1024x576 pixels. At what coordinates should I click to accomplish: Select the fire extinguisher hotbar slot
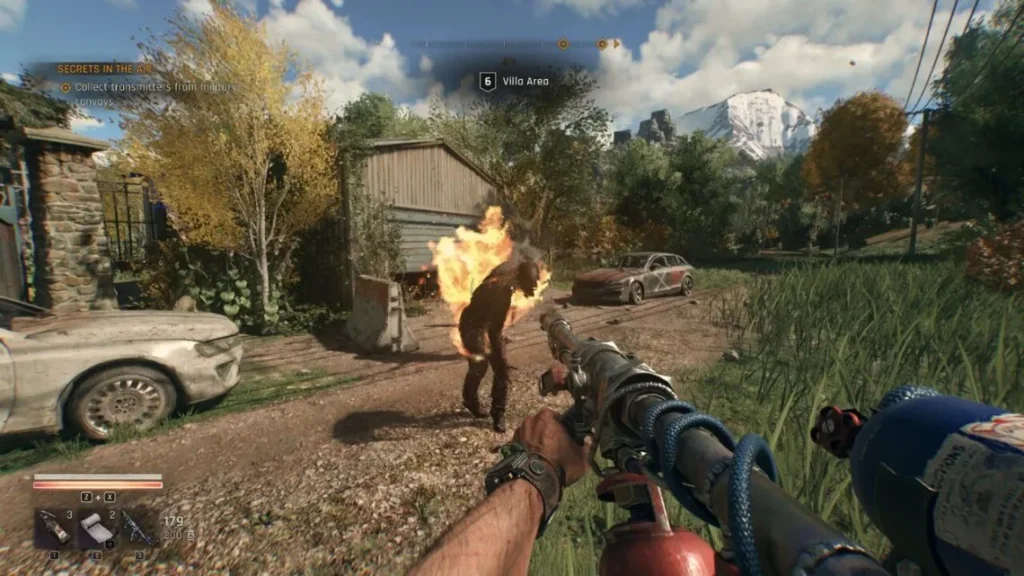53,527
